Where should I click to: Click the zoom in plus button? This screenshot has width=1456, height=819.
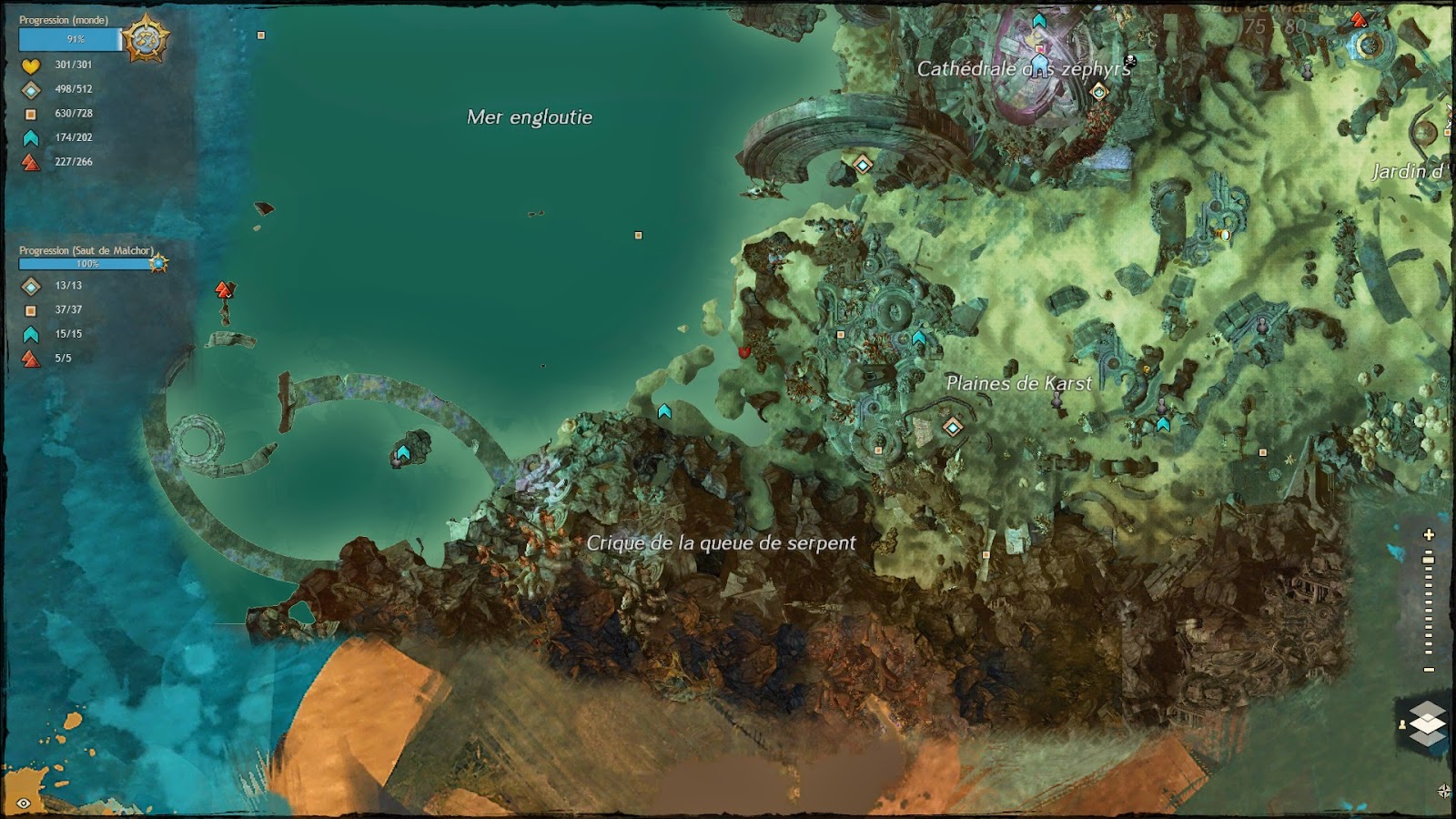1428,534
